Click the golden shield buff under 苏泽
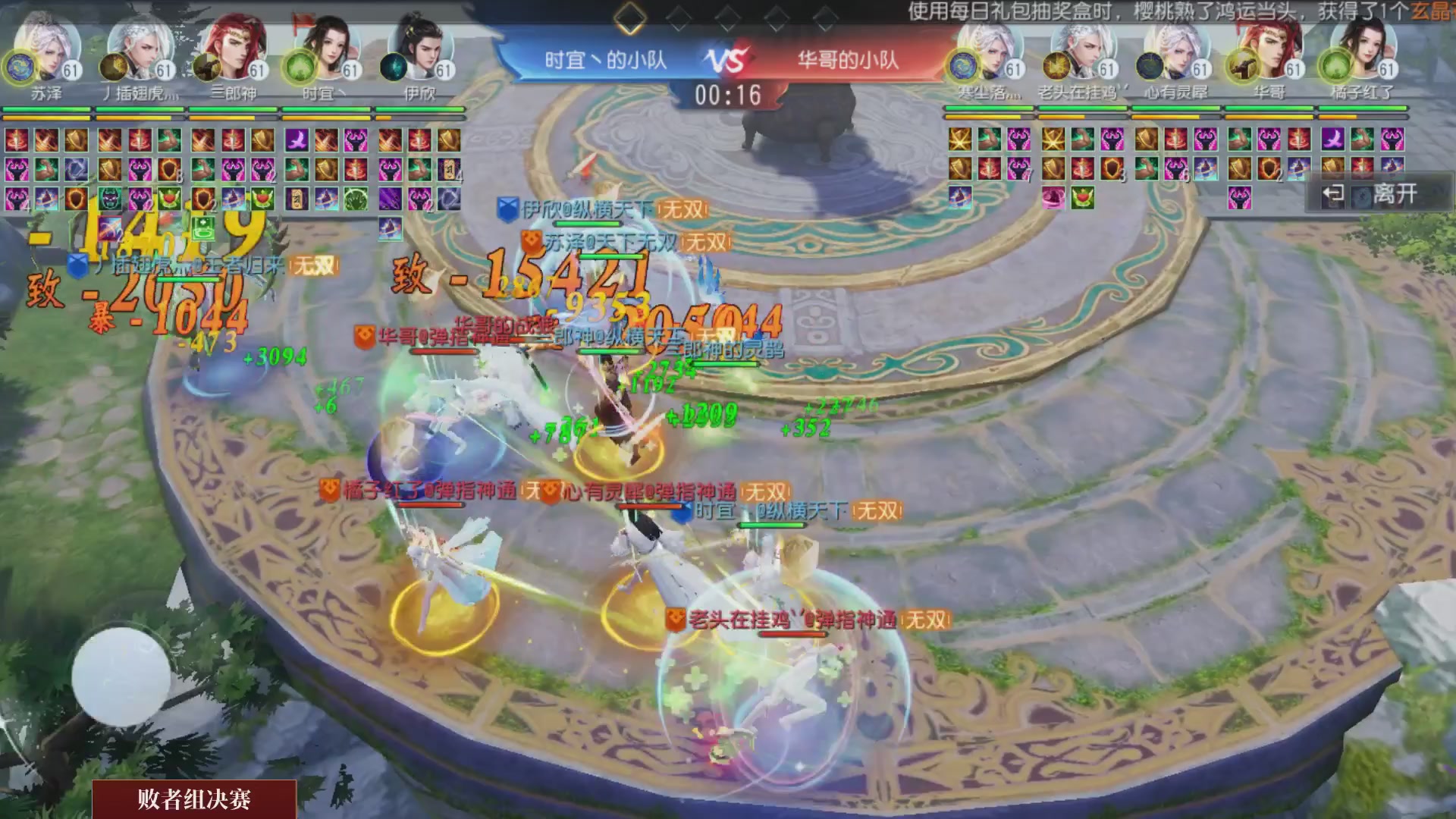The width and height of the screenshot is (1456, 819). [77, 140]
